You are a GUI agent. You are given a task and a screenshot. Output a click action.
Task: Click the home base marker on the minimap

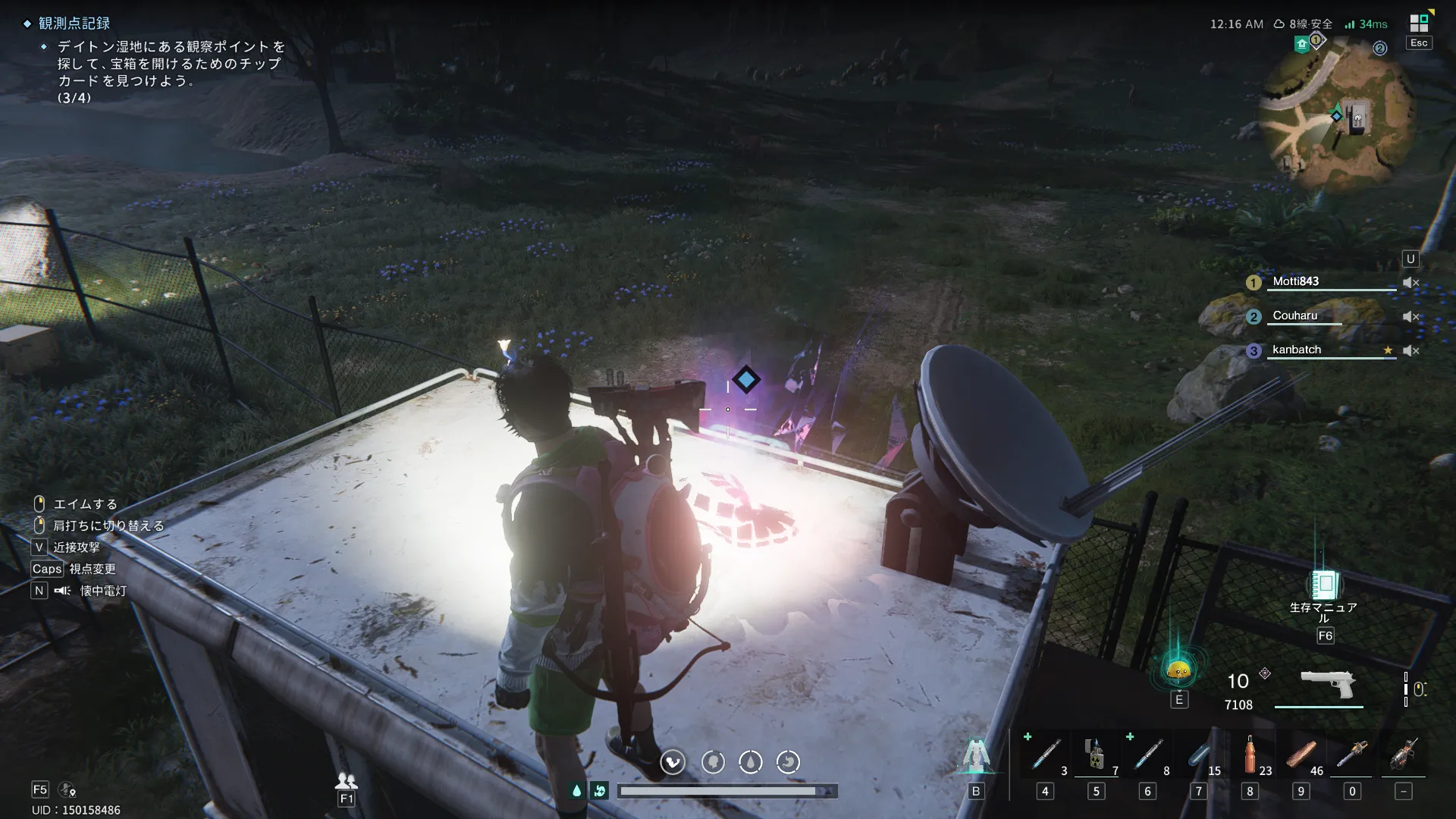(1302, 44)
